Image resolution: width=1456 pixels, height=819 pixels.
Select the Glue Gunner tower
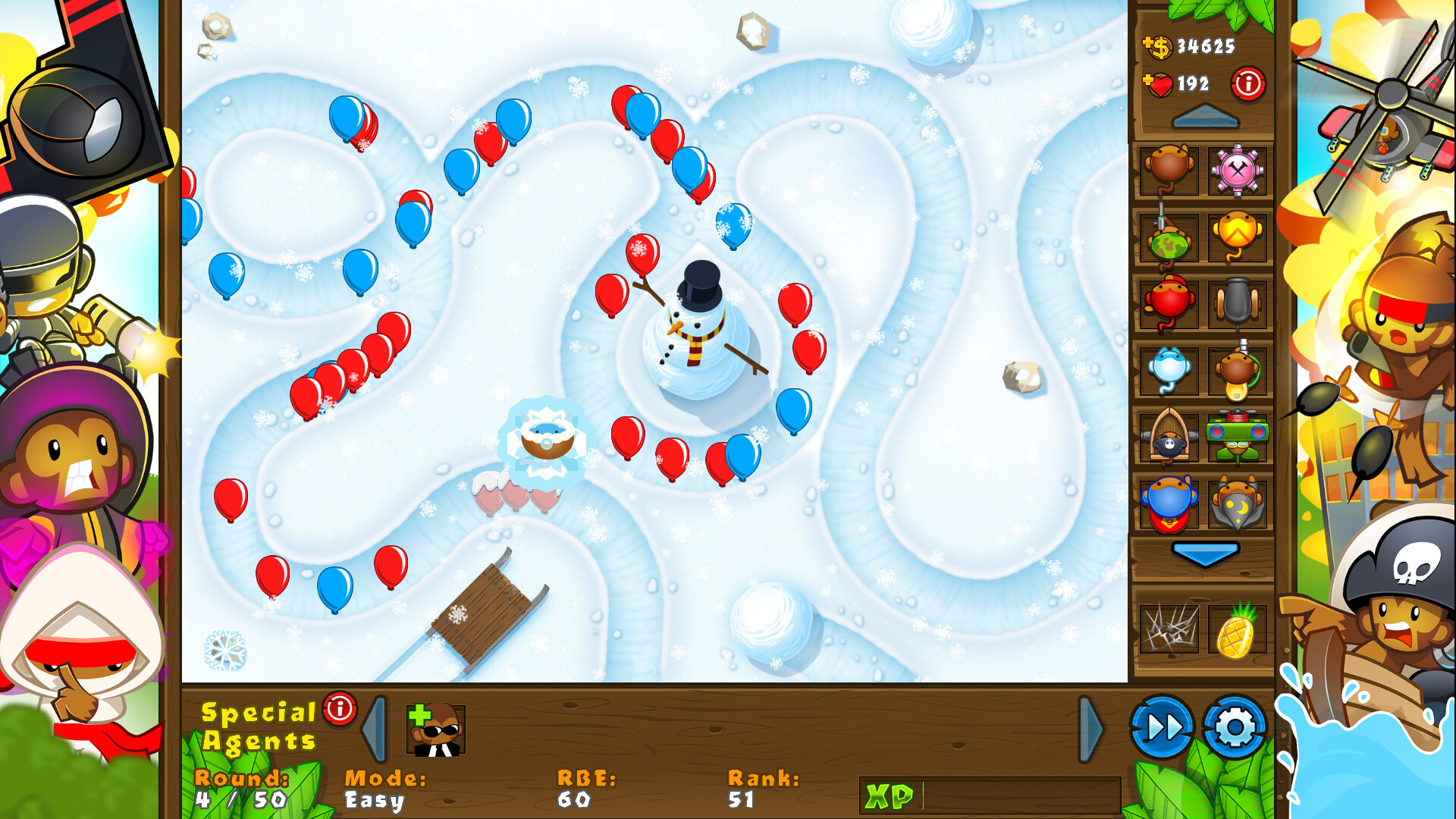(1239, 371)
